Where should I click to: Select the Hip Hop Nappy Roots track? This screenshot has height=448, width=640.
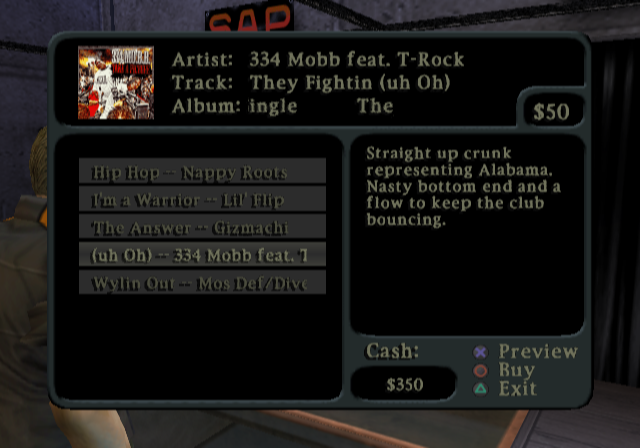[x=202, y=172]
